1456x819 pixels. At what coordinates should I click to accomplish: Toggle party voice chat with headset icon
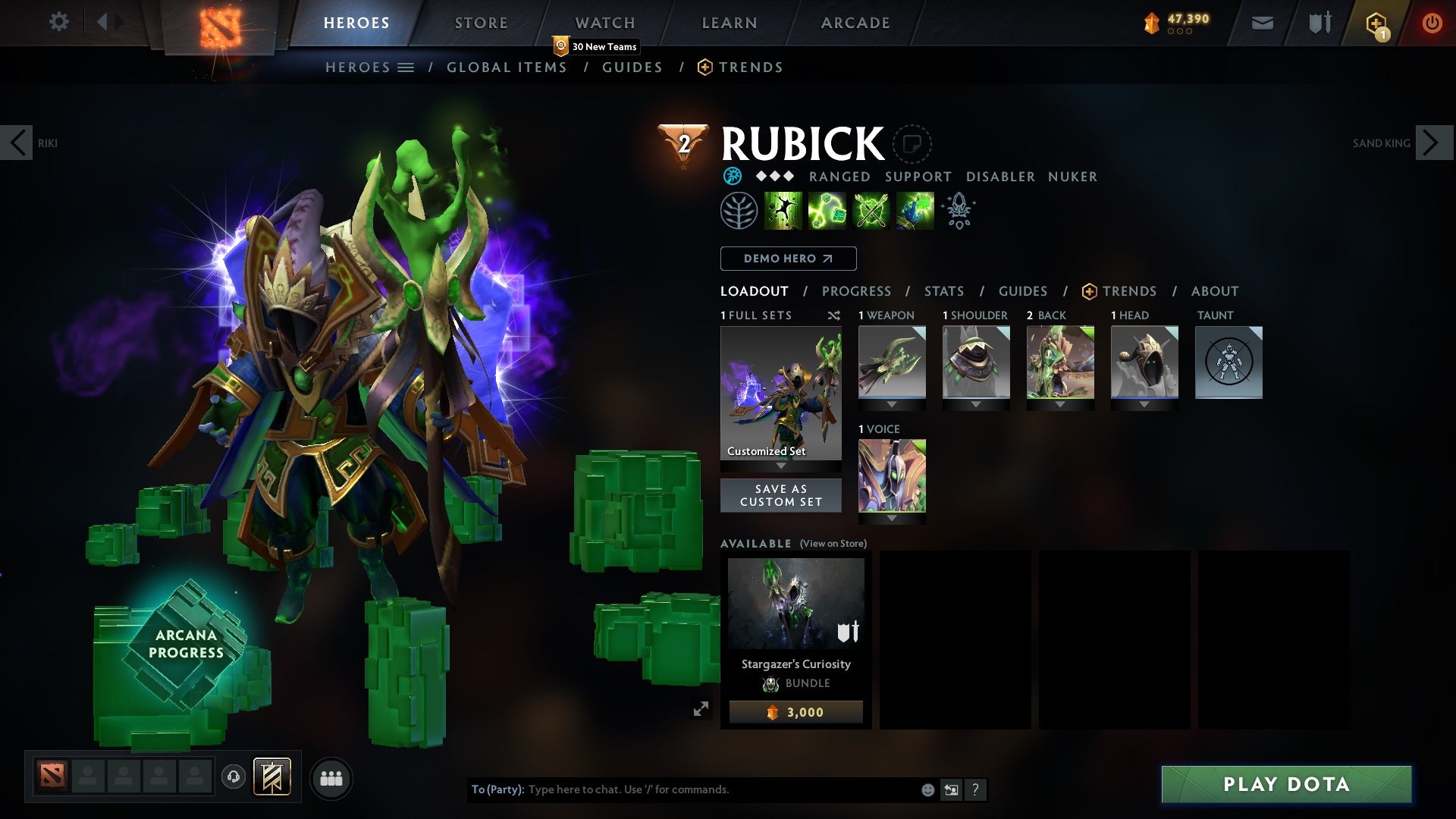click(232, 778)
